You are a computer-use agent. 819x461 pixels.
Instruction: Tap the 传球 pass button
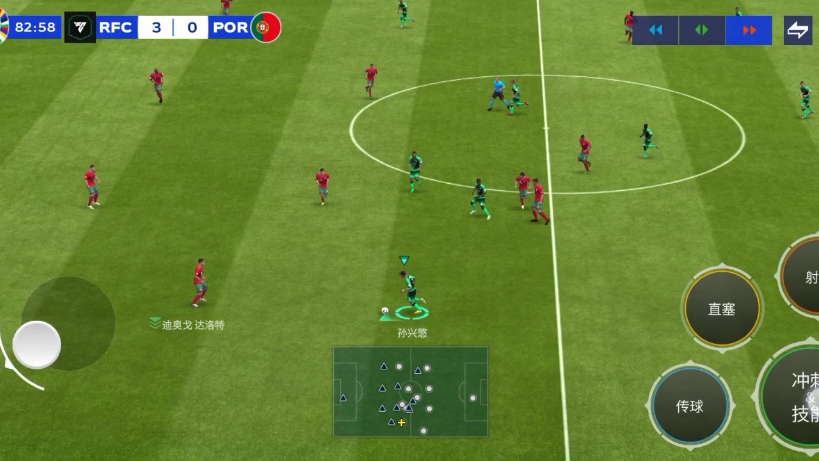(x=689, y=405)
